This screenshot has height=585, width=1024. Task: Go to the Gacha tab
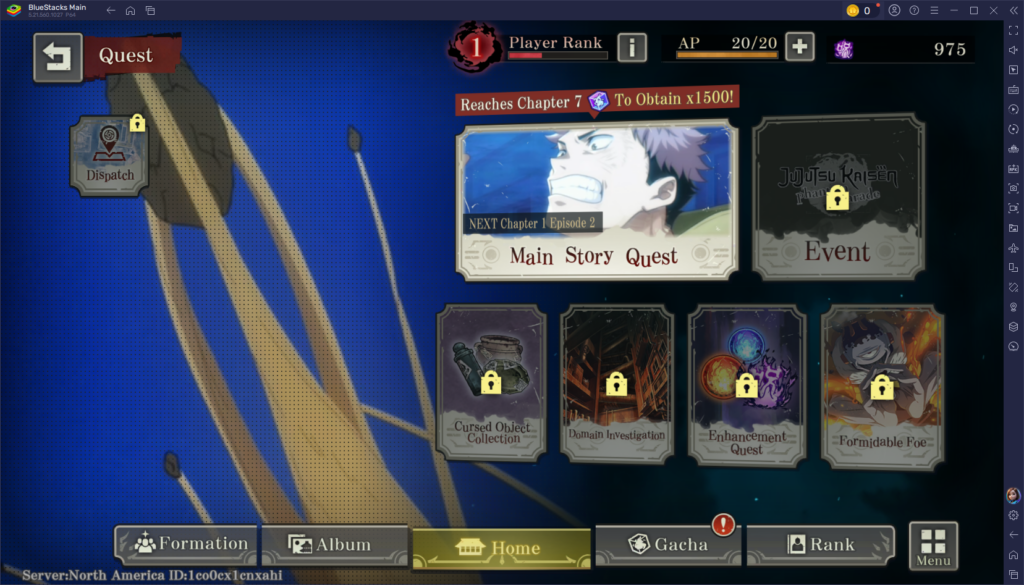coord(667,545)
